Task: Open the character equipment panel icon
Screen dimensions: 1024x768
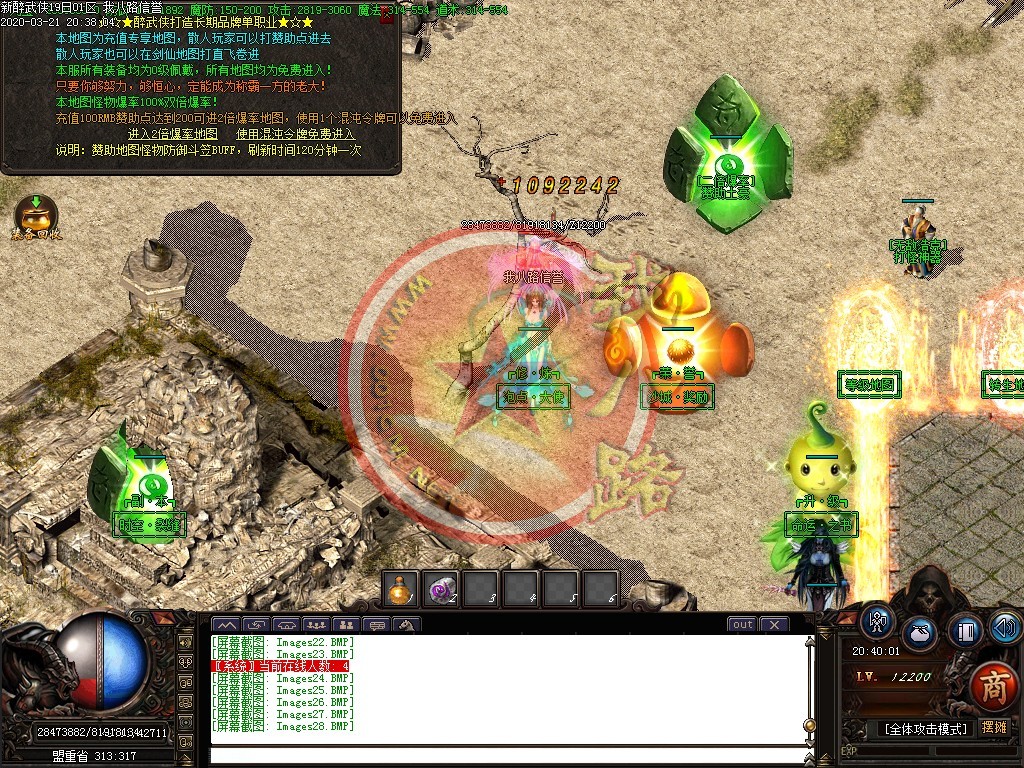Action: pos(878,622)
